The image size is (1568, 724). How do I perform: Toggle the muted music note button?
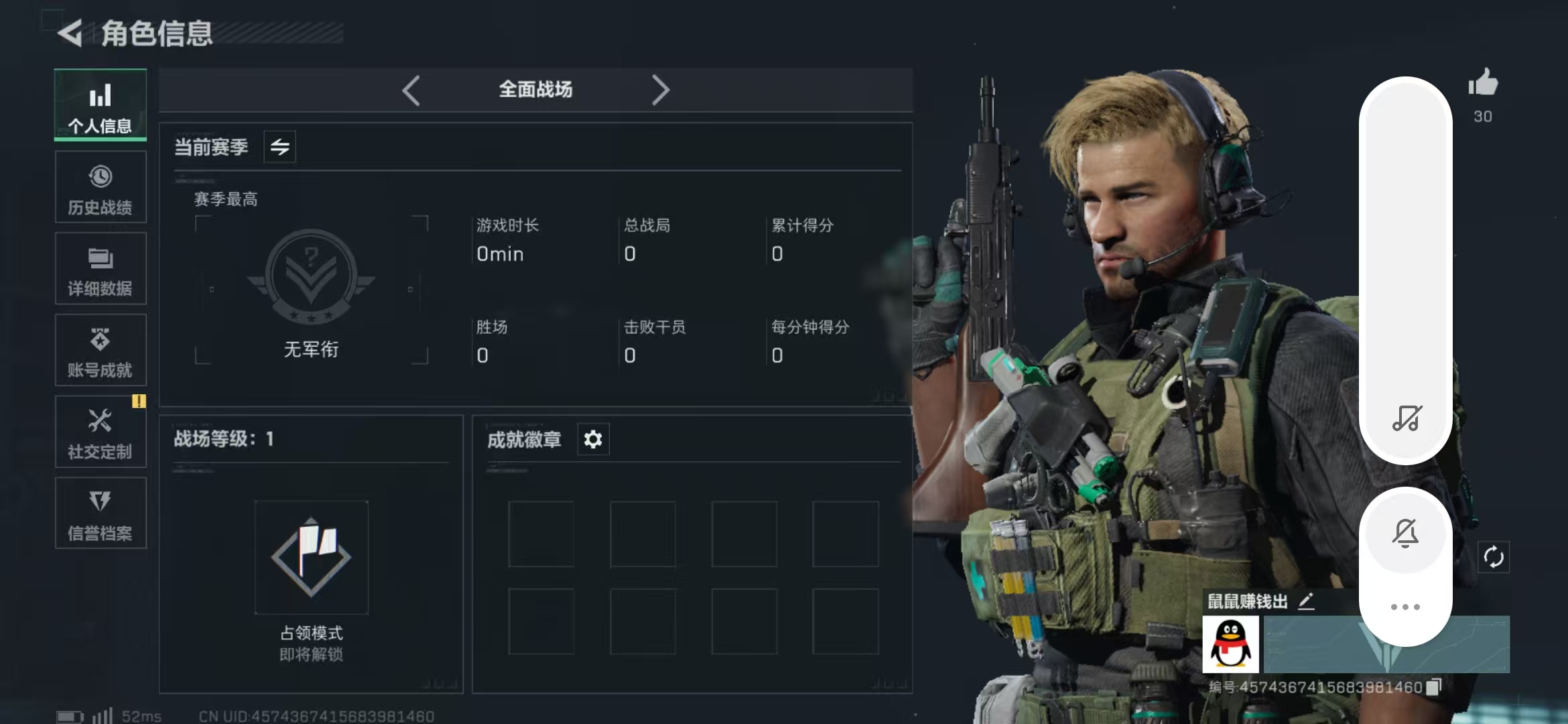click(1406, 418)
